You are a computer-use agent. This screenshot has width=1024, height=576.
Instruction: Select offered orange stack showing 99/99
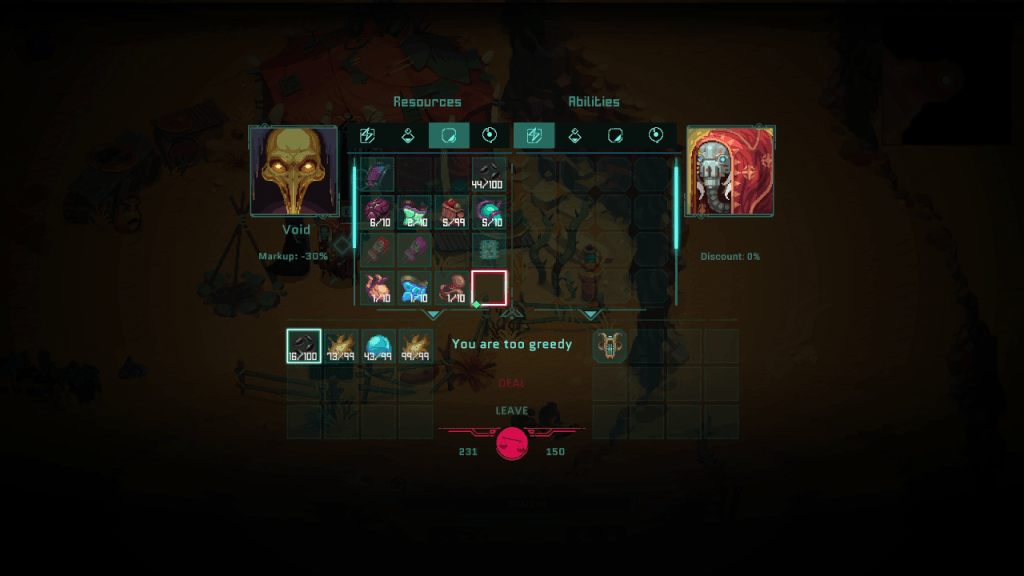click(415, 346)
